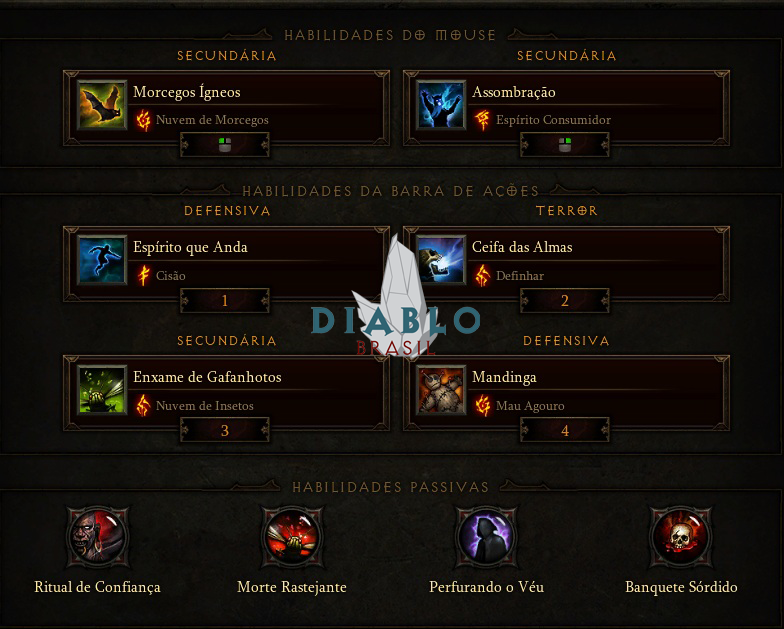Select the key 4 binding button
This screenshot has height=629, width=784.
point(565,431)
